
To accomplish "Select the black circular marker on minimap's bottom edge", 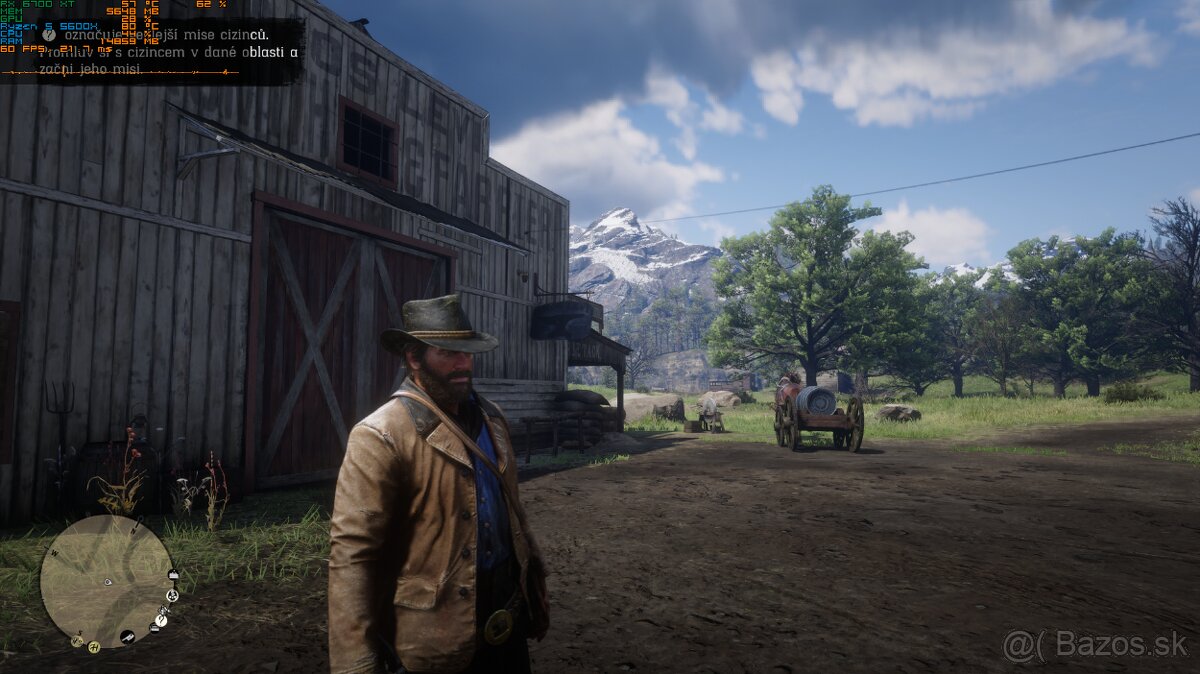I will (x=129, y=637).
